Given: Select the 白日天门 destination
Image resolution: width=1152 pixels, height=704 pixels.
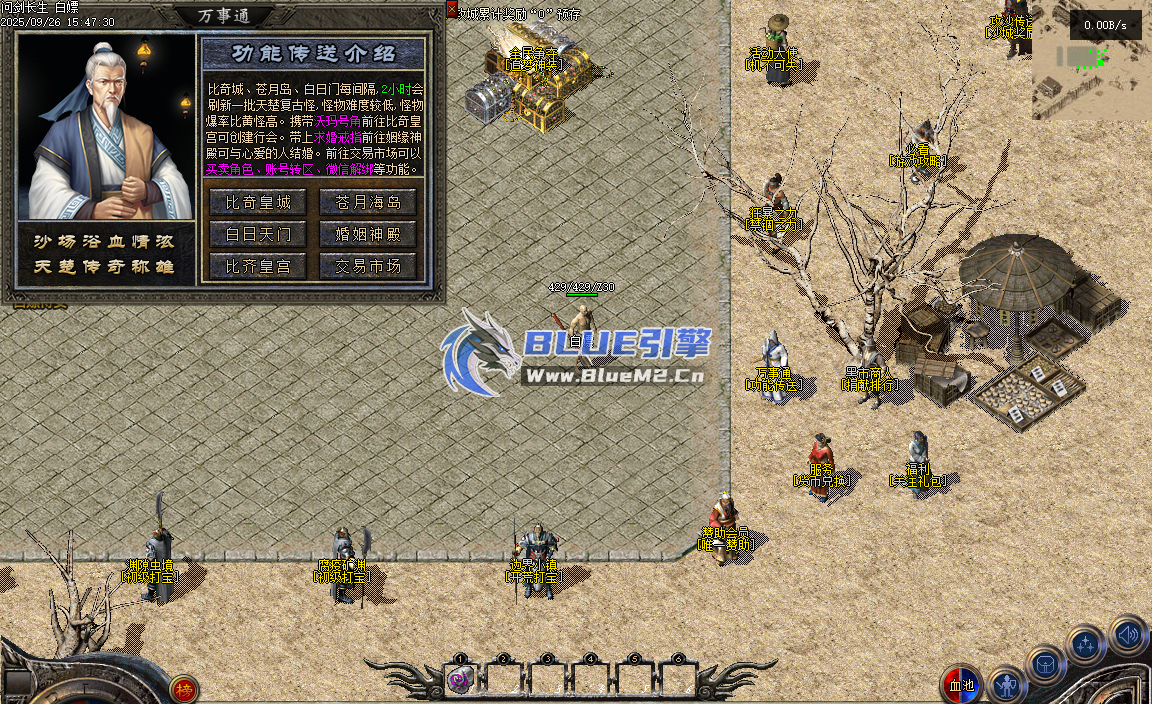Looking at the screenshot, I should [x=258, y=234].
